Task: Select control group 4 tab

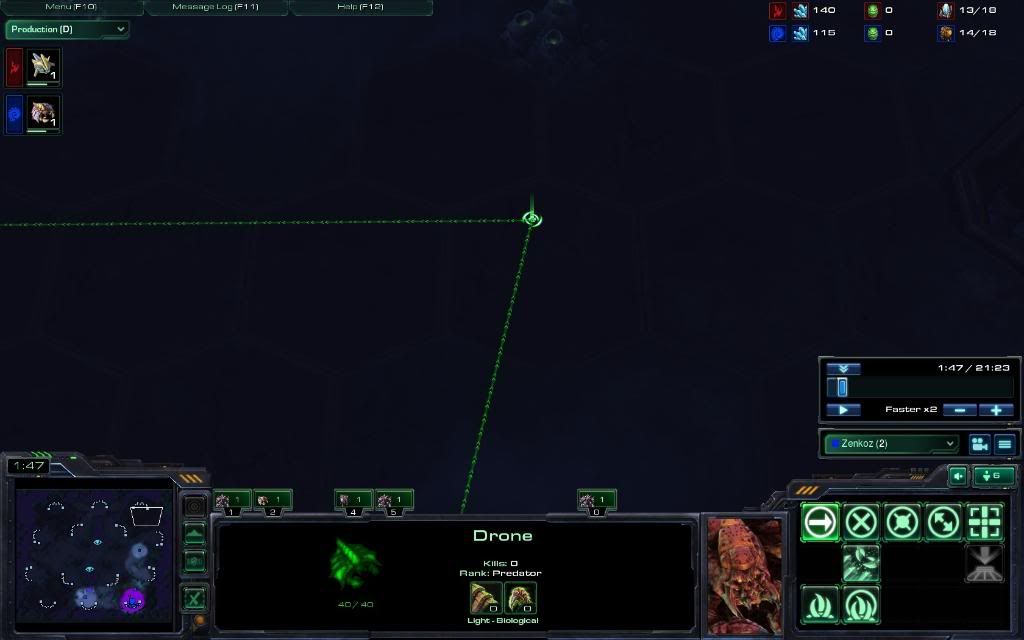Action: click(353, 500)
